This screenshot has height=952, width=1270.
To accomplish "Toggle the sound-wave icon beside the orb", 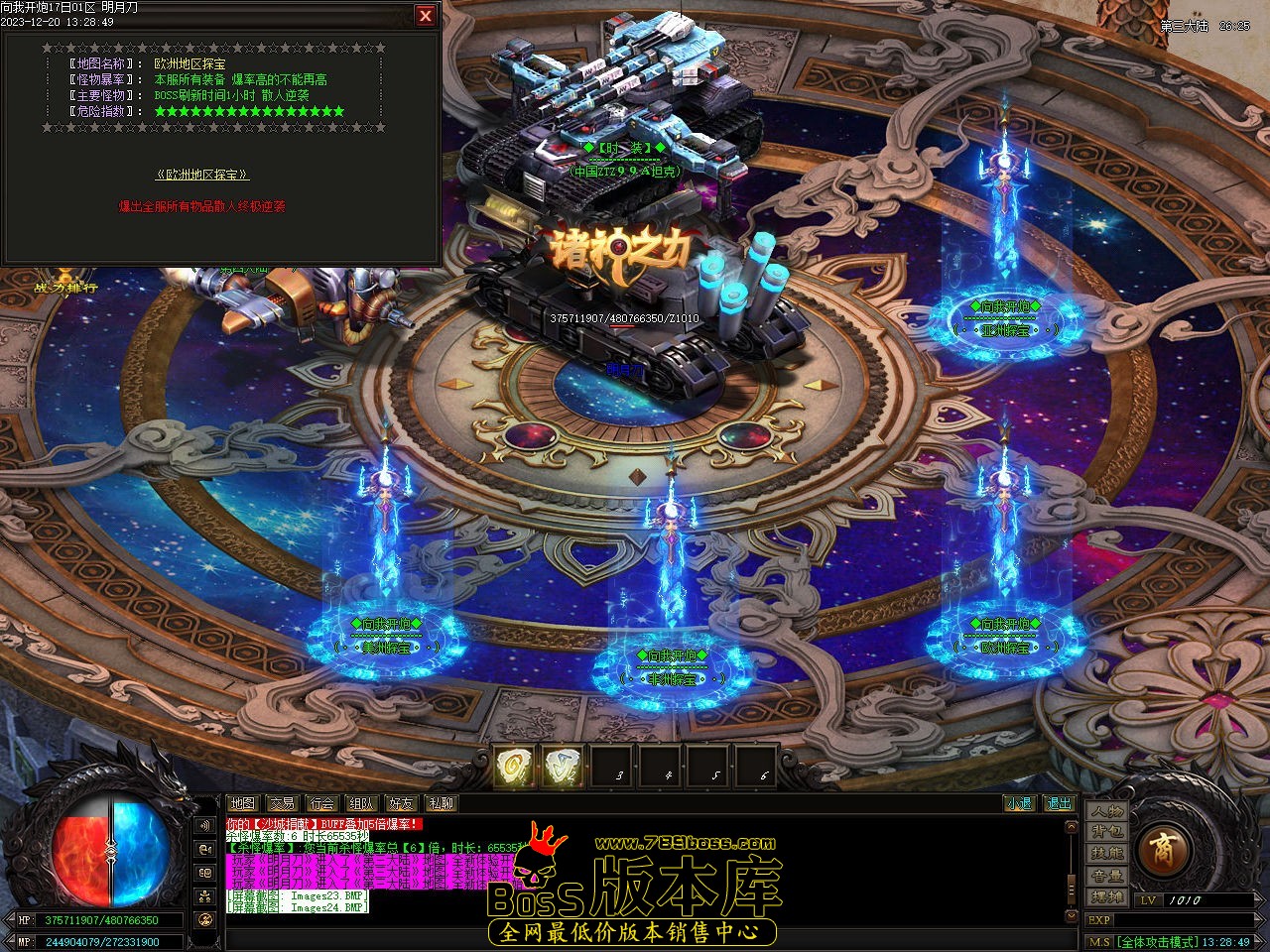I will (205, 825).
